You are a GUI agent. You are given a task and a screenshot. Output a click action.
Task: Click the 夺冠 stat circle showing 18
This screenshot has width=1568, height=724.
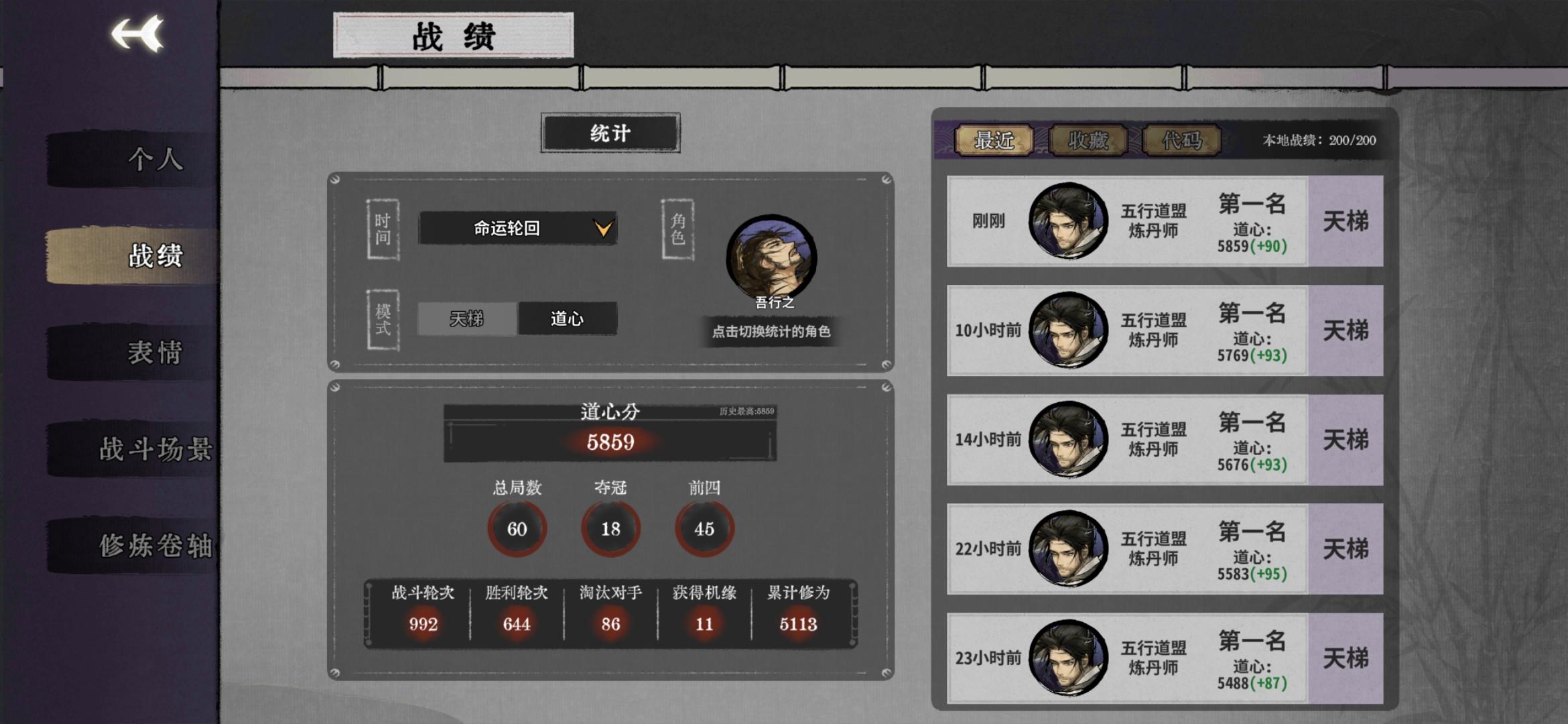pyautogui.click(x=609, y=529)
